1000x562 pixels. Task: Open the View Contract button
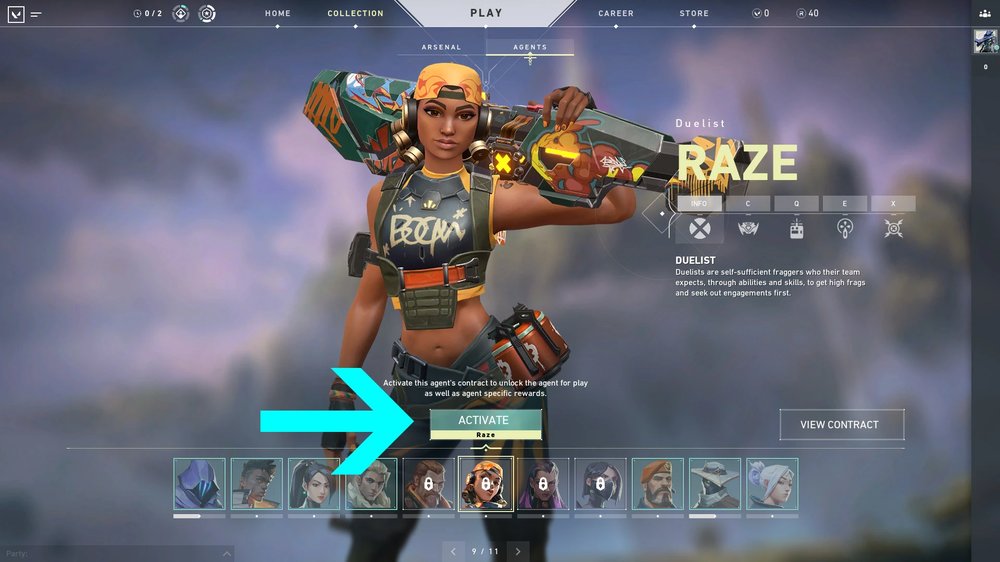pos(841,425)
